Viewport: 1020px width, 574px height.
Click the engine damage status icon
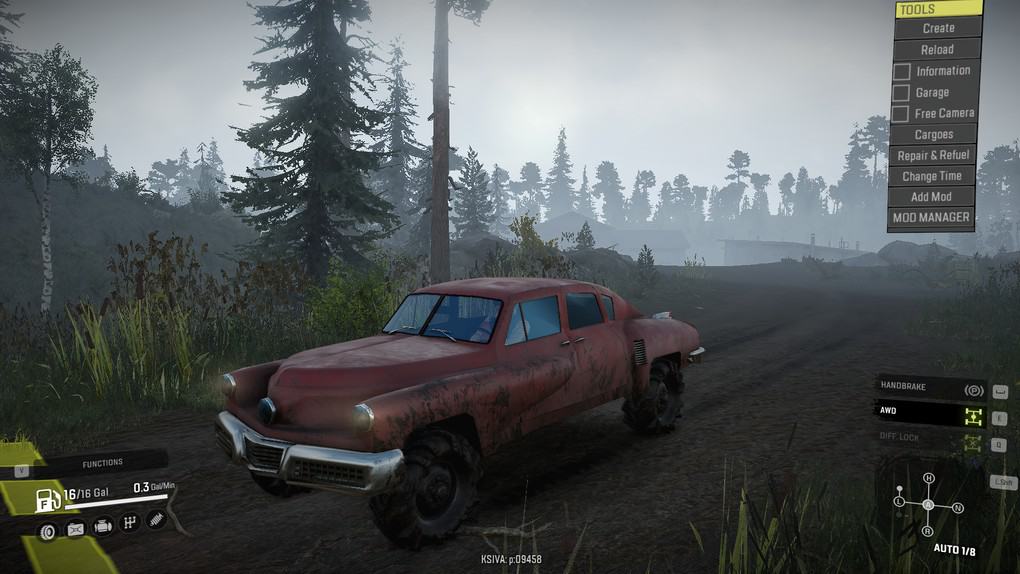tap(102, 526)
